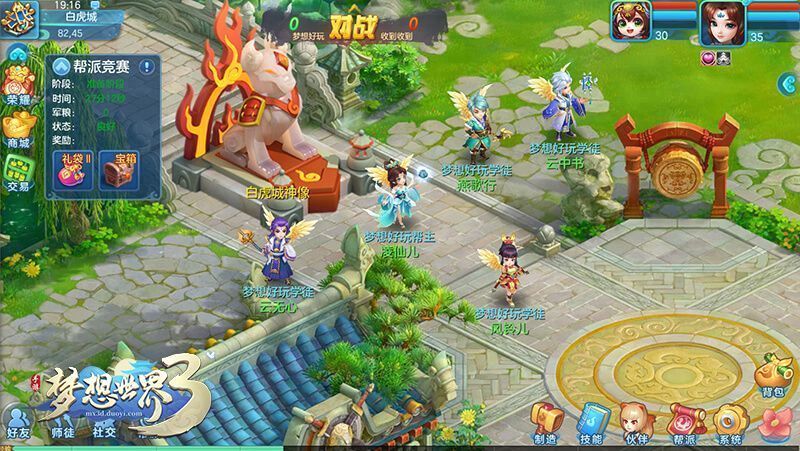The height and width of the screenshot is (451, 800).
Task: Open the 制造 crafting menu
Action: tap(545, 421)
